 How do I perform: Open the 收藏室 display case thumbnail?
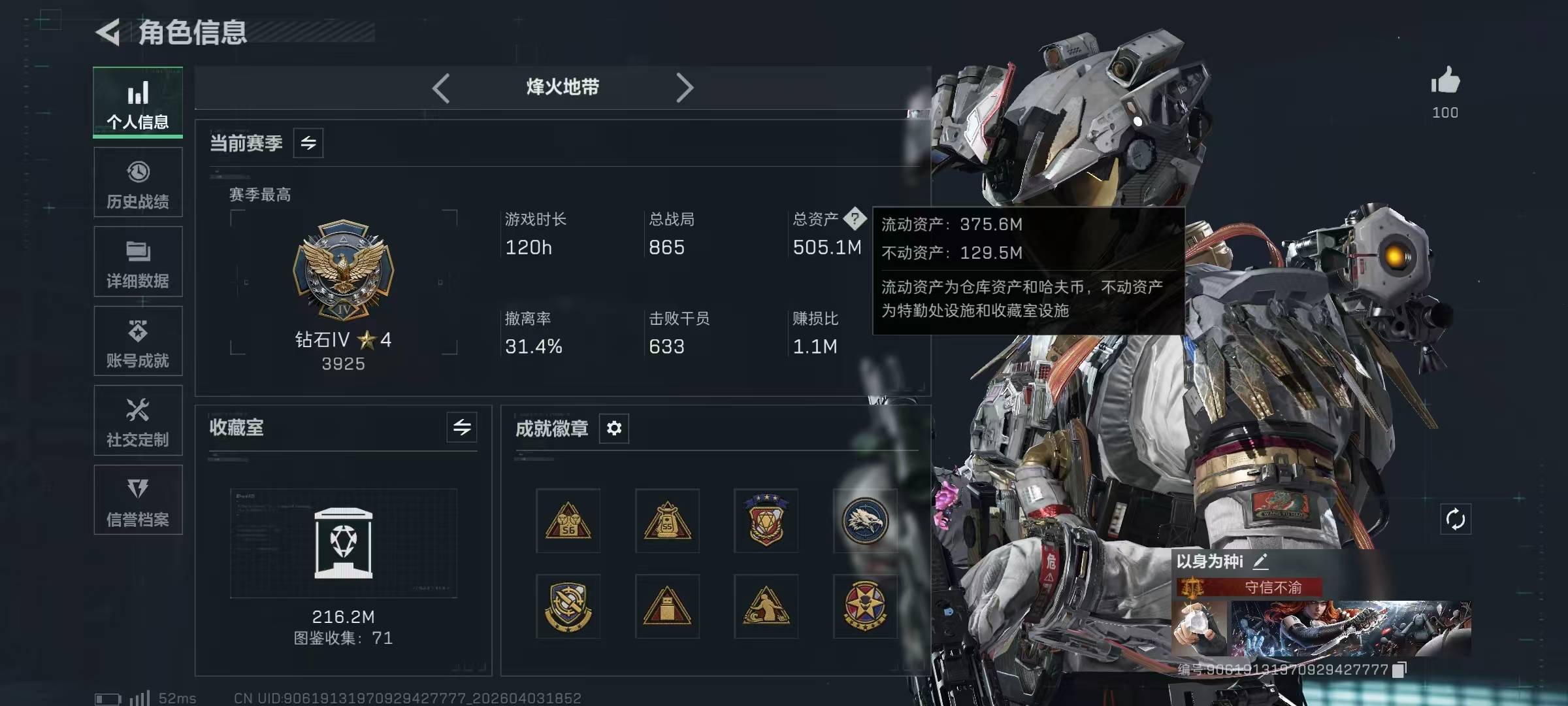[344, 543]
